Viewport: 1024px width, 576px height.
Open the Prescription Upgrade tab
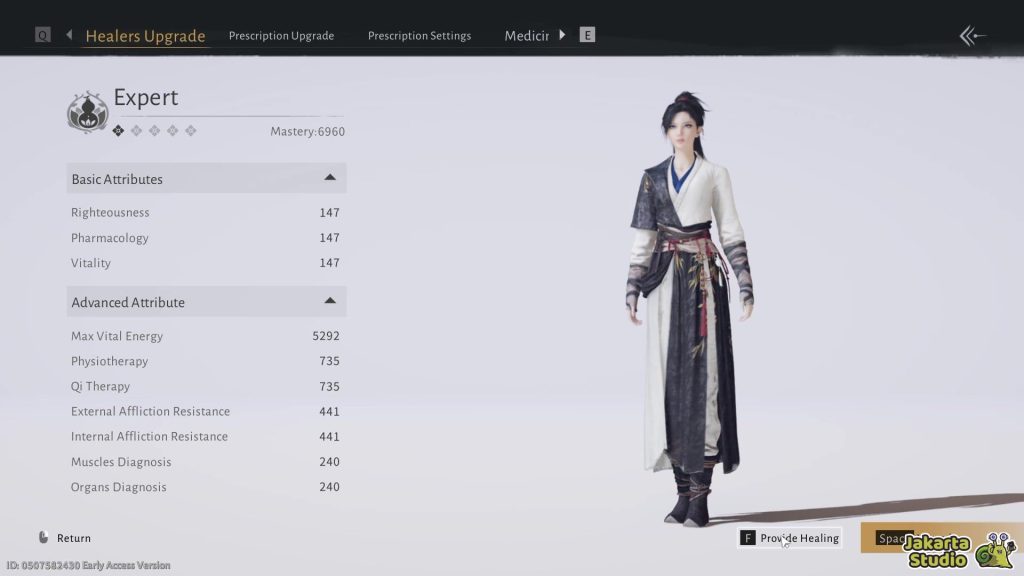point(281,36)
